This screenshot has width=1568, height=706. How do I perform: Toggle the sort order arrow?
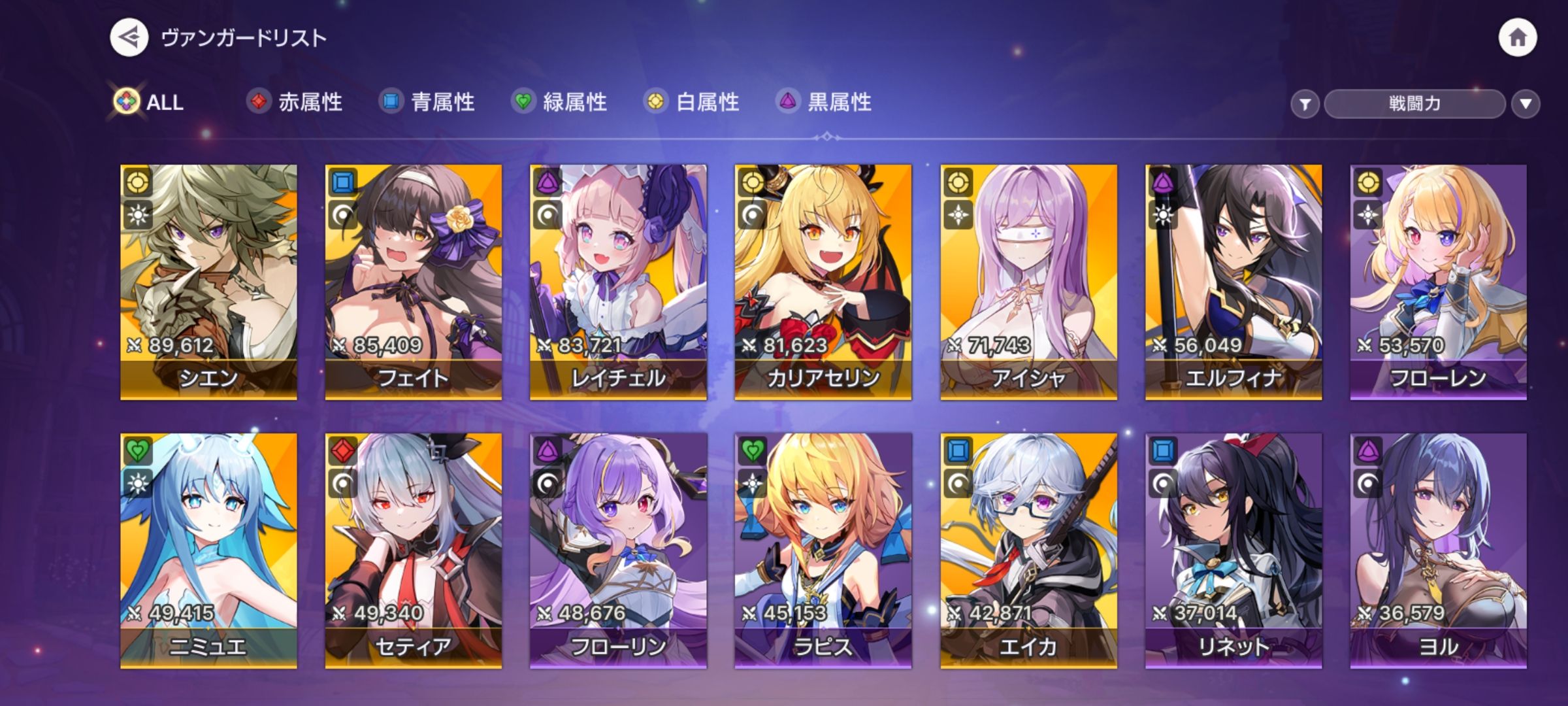coord(1526,104)
